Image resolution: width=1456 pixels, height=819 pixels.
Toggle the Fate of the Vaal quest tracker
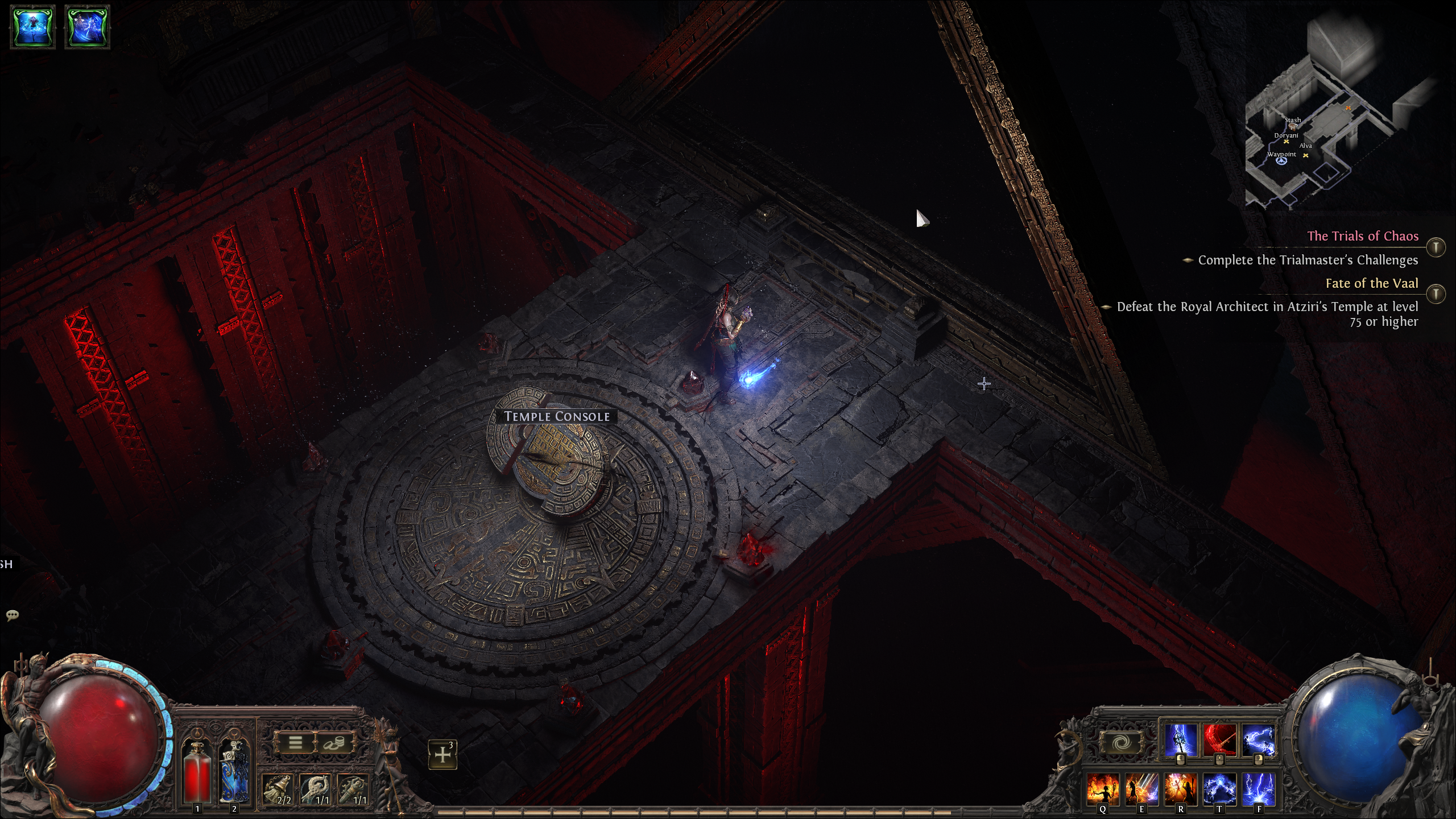pos(1436,294)
